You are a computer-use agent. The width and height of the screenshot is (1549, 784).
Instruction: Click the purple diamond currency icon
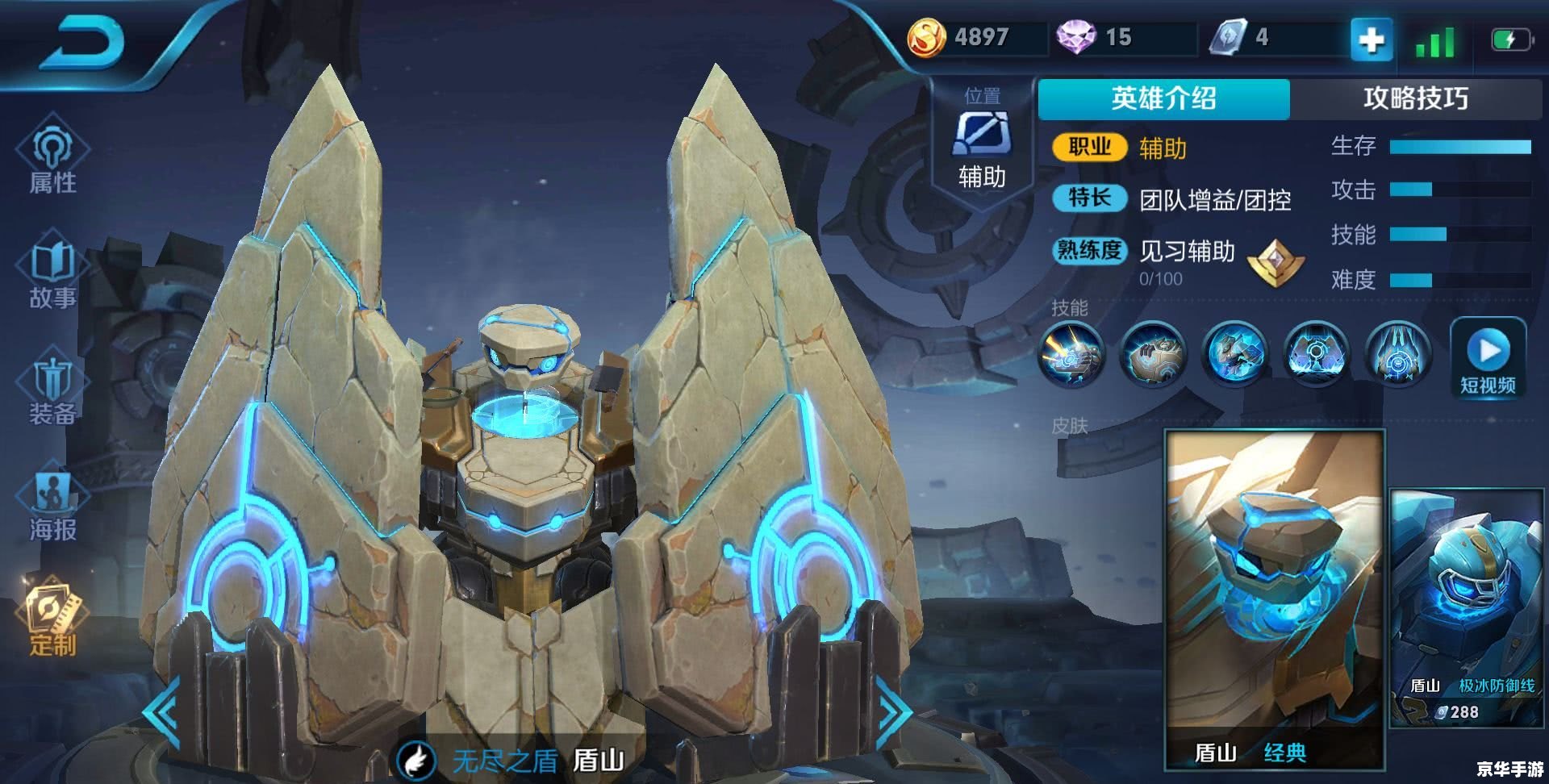click(1076, 38)
